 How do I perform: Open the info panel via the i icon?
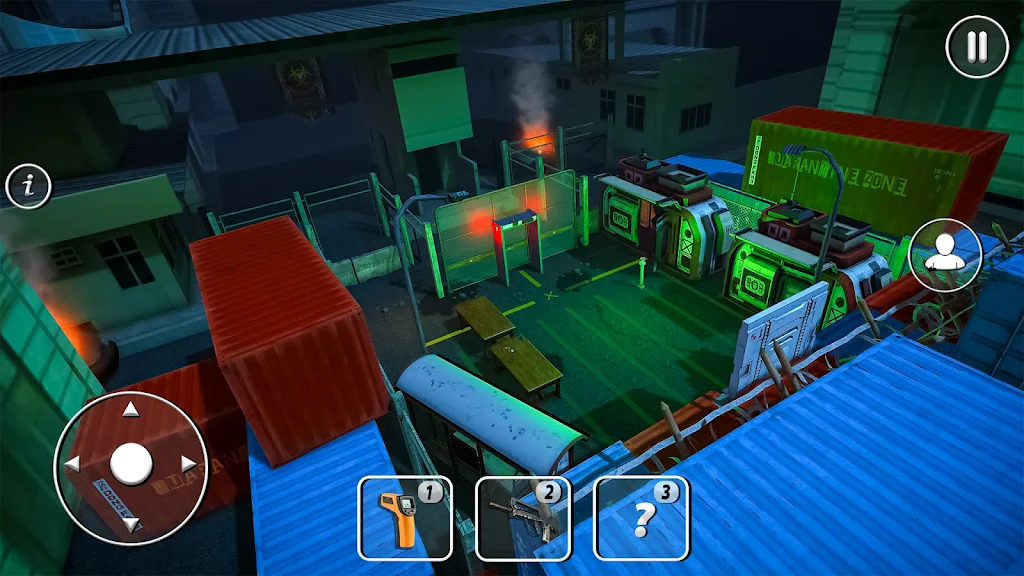click(x=29, y=185)
